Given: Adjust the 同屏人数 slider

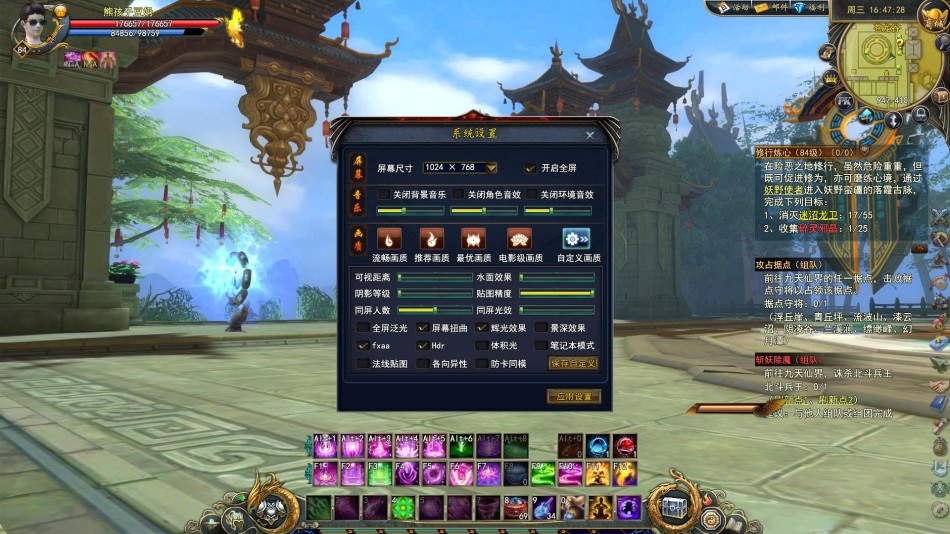Looking at the screenshot, I should 435,310.
